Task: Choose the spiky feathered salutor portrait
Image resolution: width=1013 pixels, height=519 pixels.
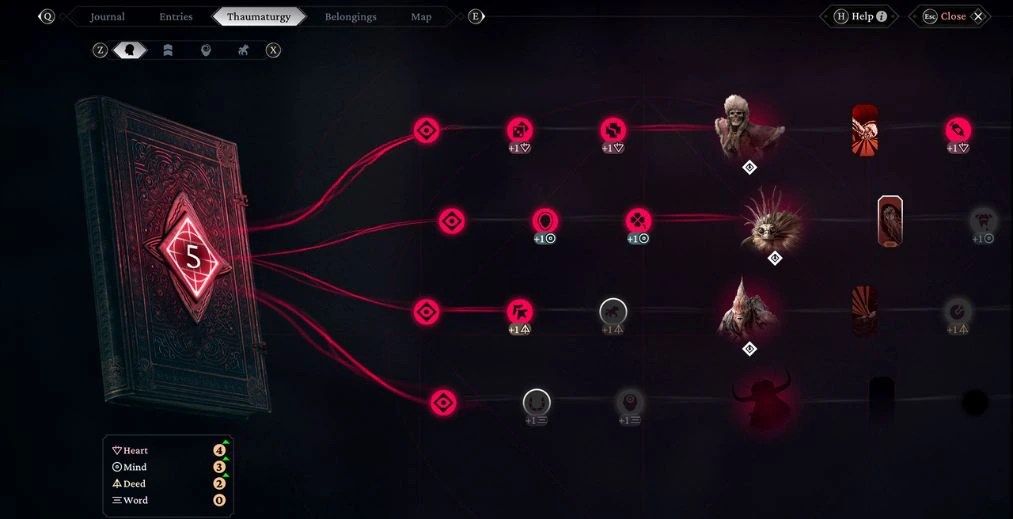Action: click(771, 221)
